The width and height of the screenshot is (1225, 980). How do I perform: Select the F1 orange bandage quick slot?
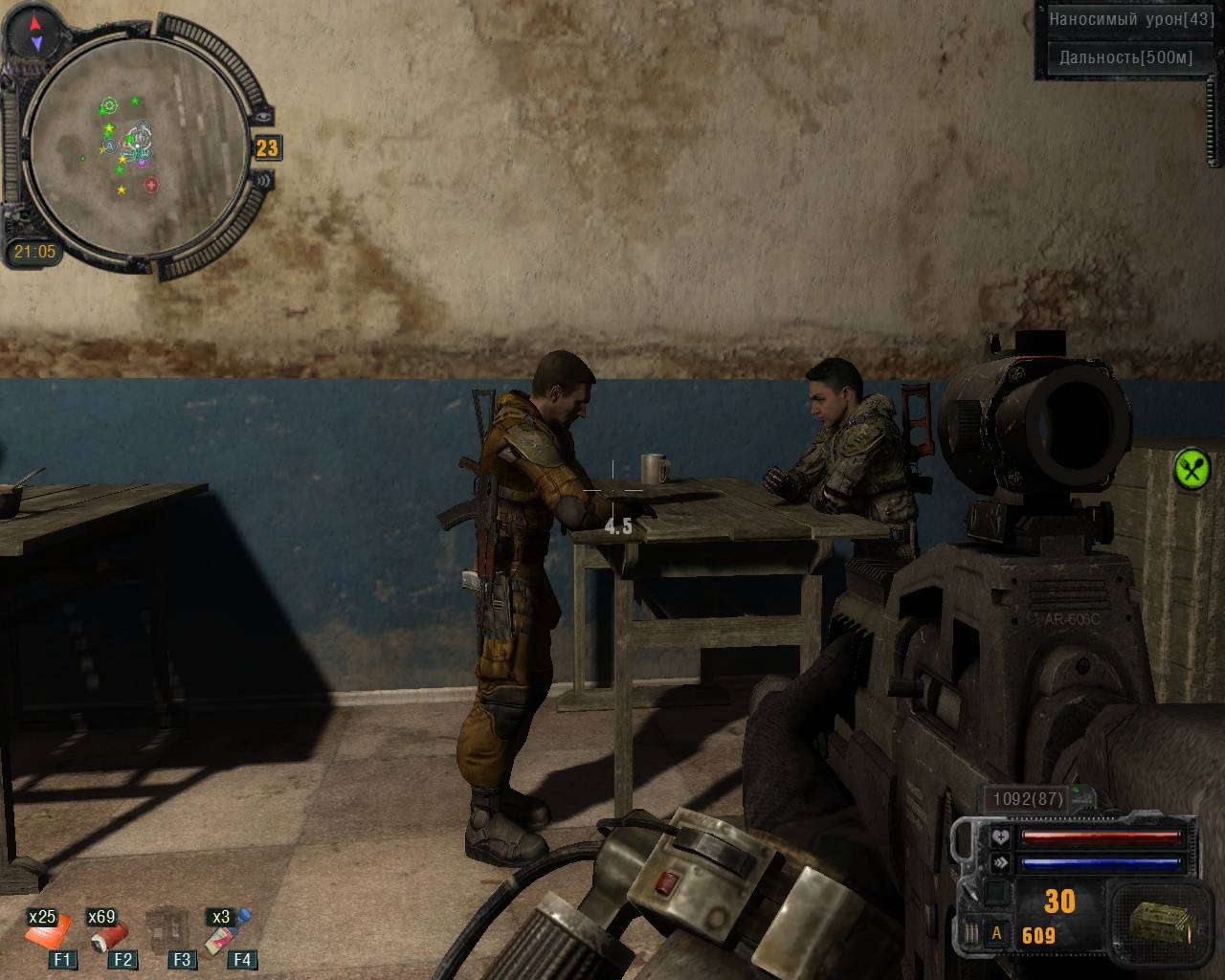click(x=48, y=933)
